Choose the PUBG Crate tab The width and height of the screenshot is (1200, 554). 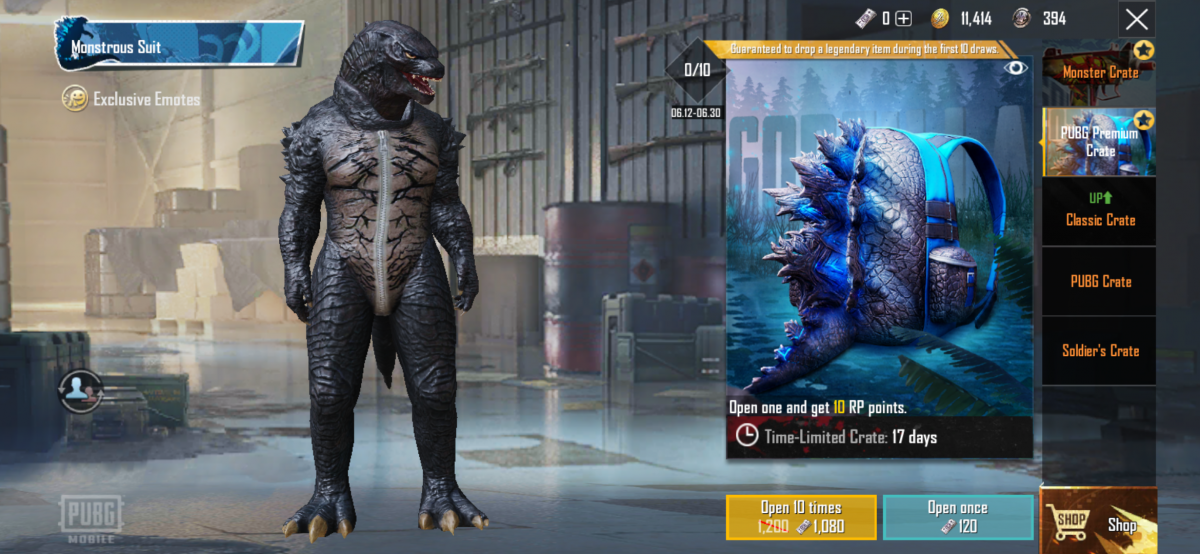pos(1099,281)
